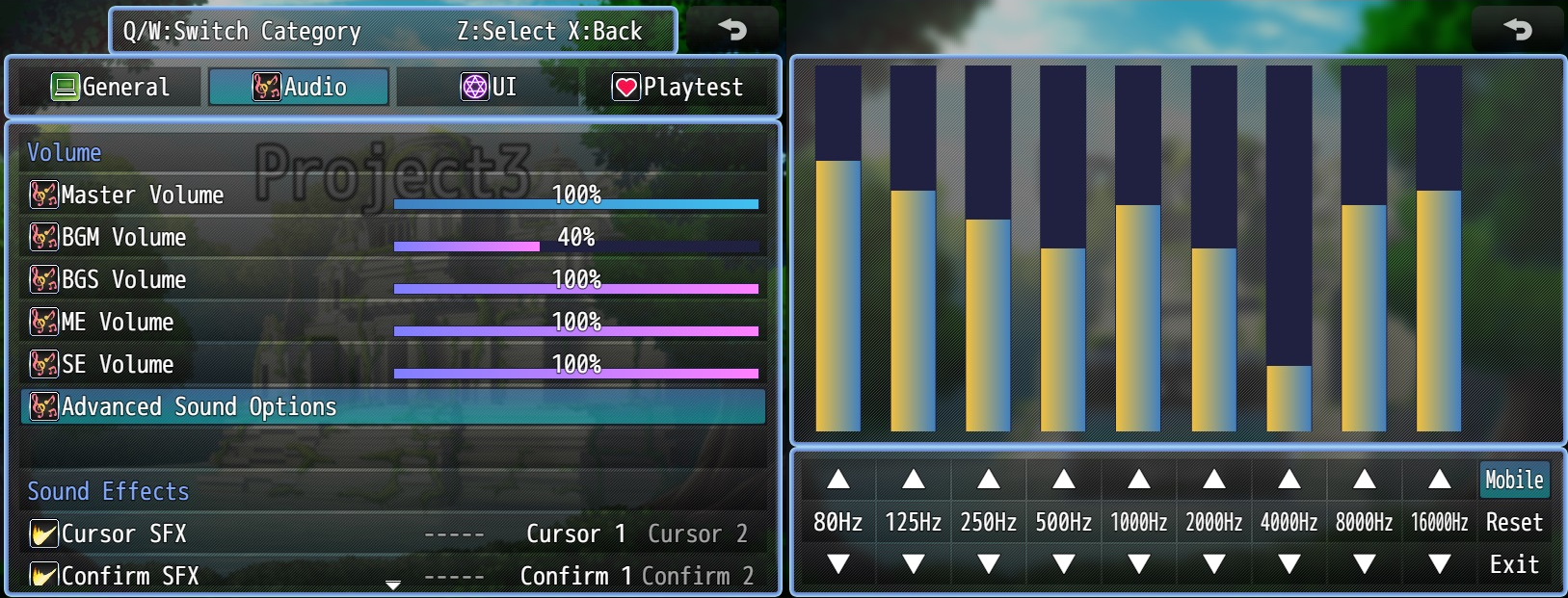Increase the 1000Hz band with up arrow
The width and height of the screenshot is (1568, 598).
click(x=1139, y=480)
